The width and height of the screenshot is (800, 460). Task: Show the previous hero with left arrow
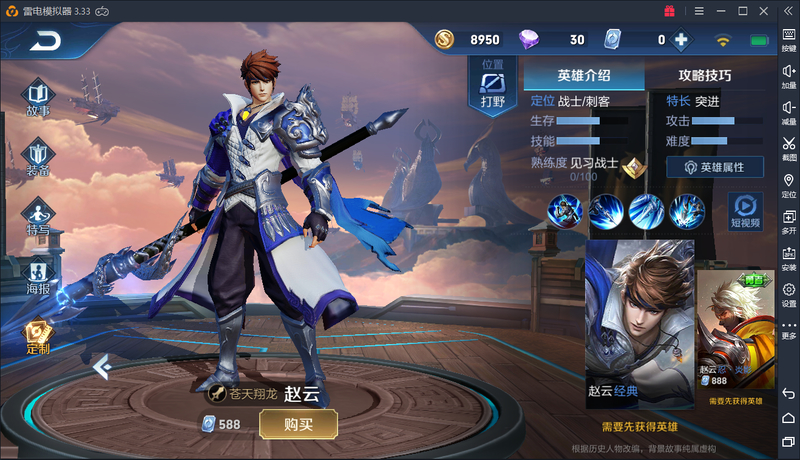click(100, 367)
